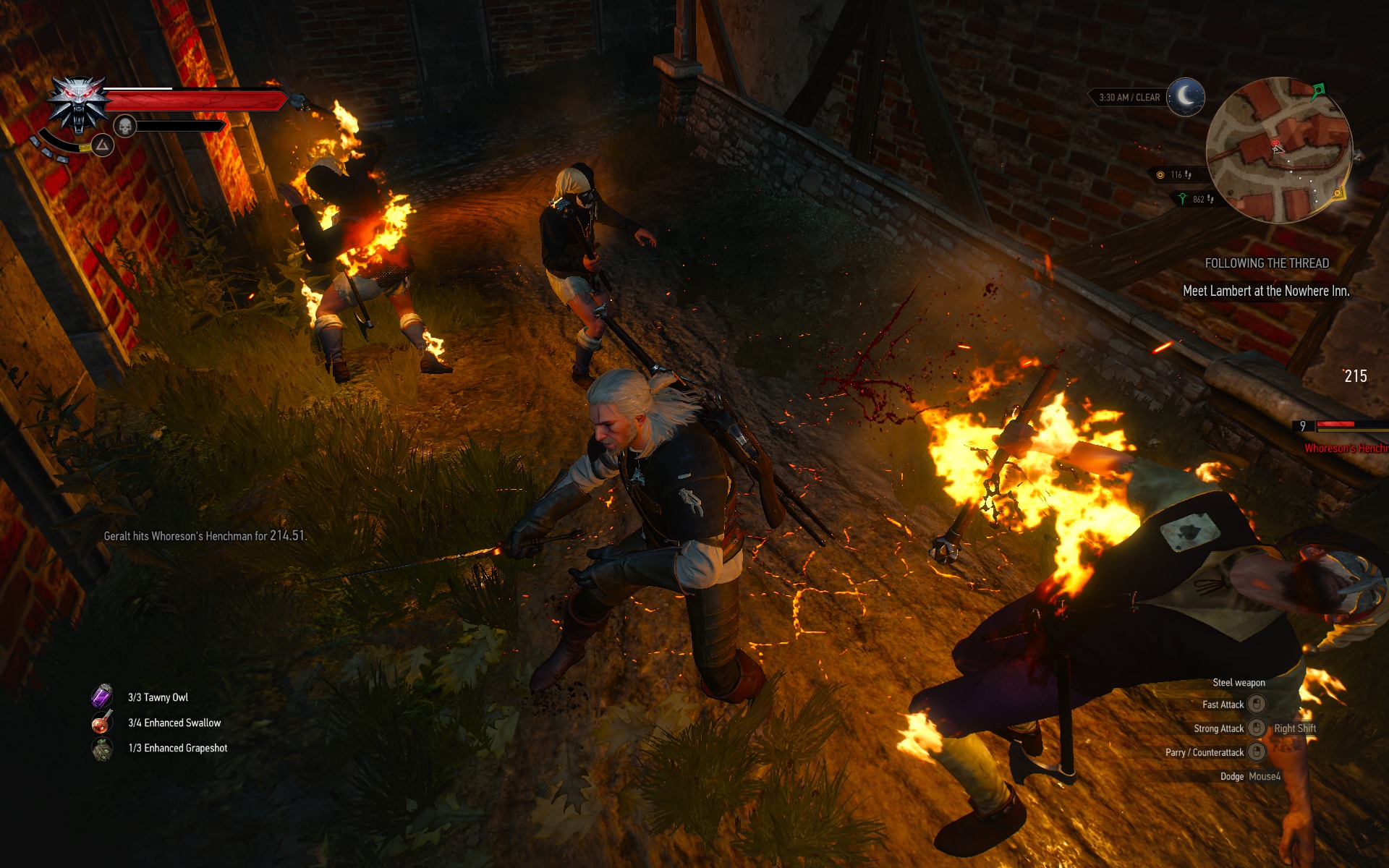Image resolution: width=1389 pixels, height=868 pixels.
Task: Click the yellow quest marker on minimap
Action: [1338, 193]
